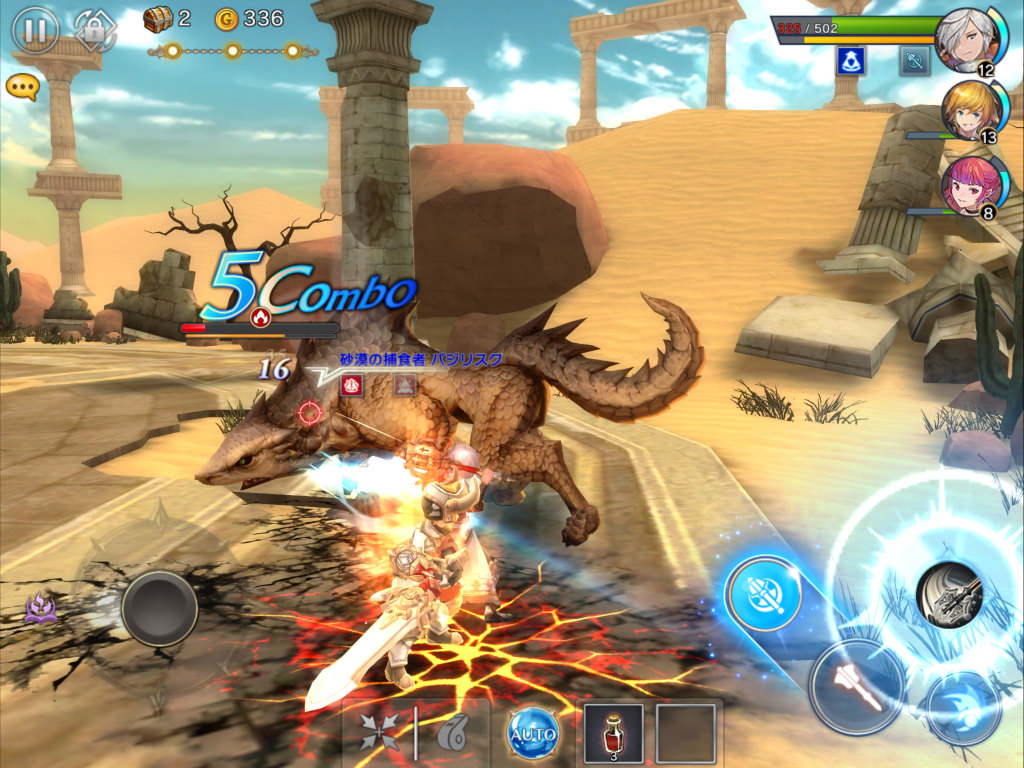Toggle the AUTO battle orb

pyautogui.click(x=531, y=735)
